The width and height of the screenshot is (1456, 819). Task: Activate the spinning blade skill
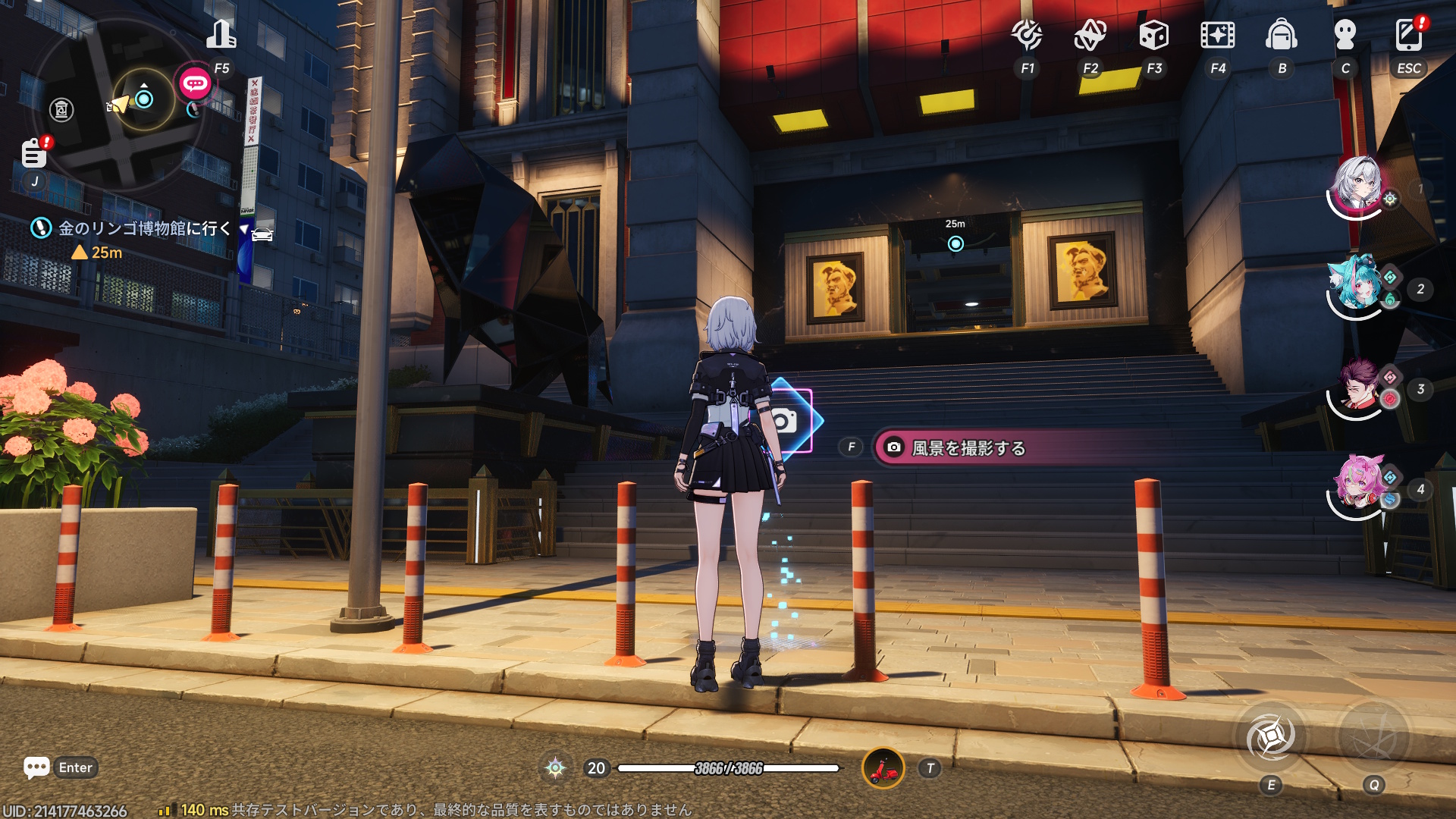pyautogui.click(x=1271, y=737)
